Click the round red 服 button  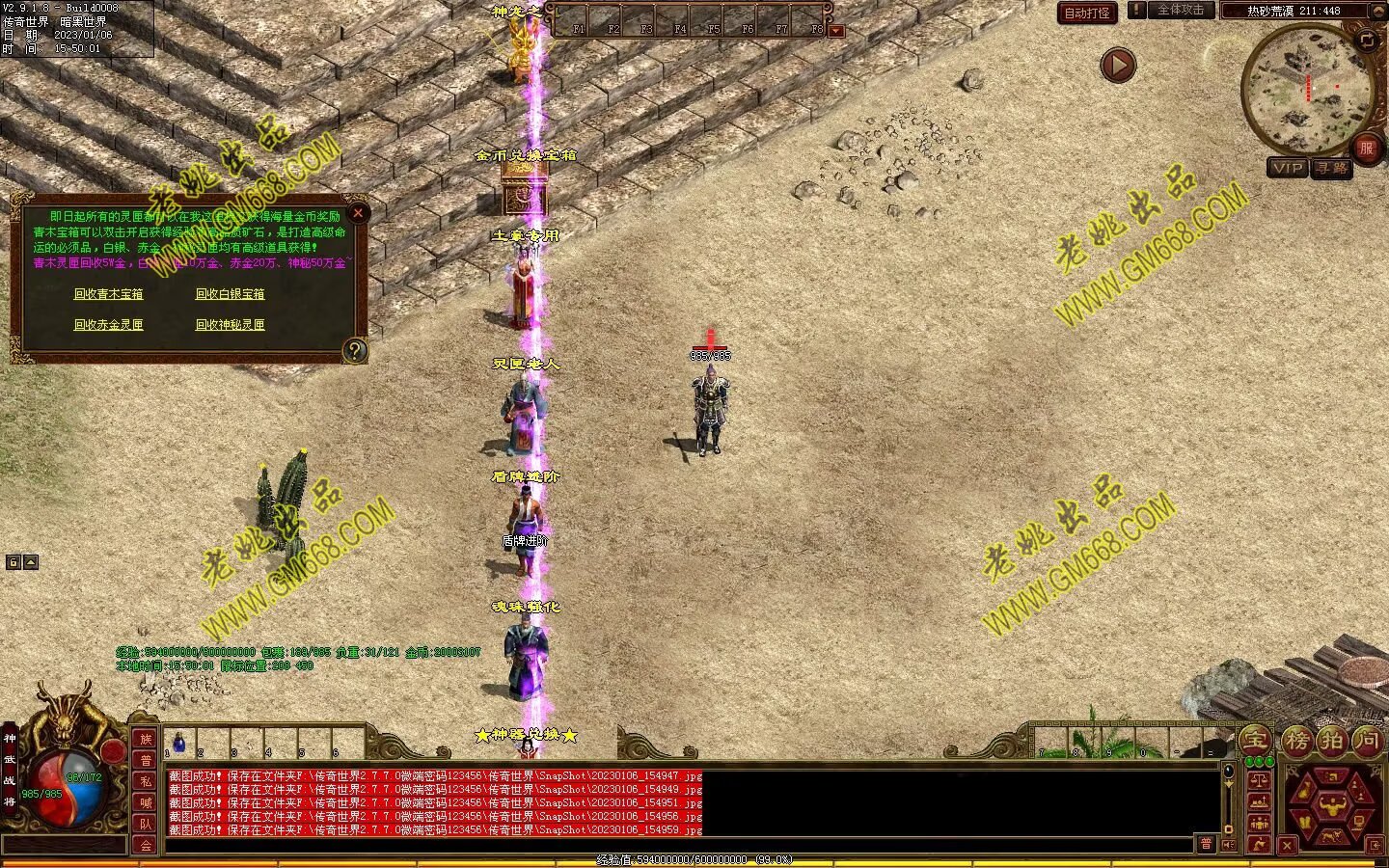click(1366, 148)
